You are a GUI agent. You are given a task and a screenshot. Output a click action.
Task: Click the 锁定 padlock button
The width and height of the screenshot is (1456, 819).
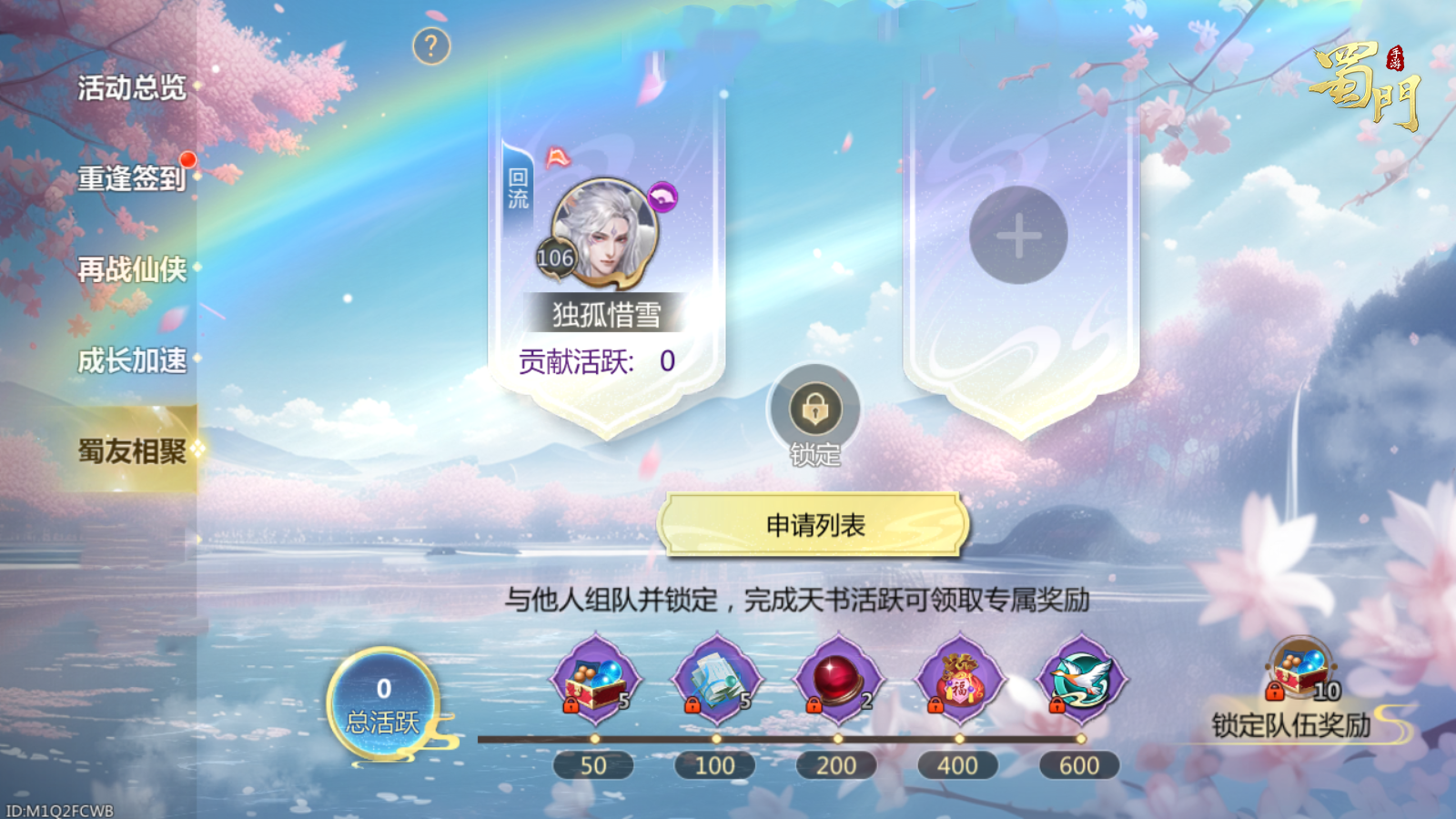814,409
